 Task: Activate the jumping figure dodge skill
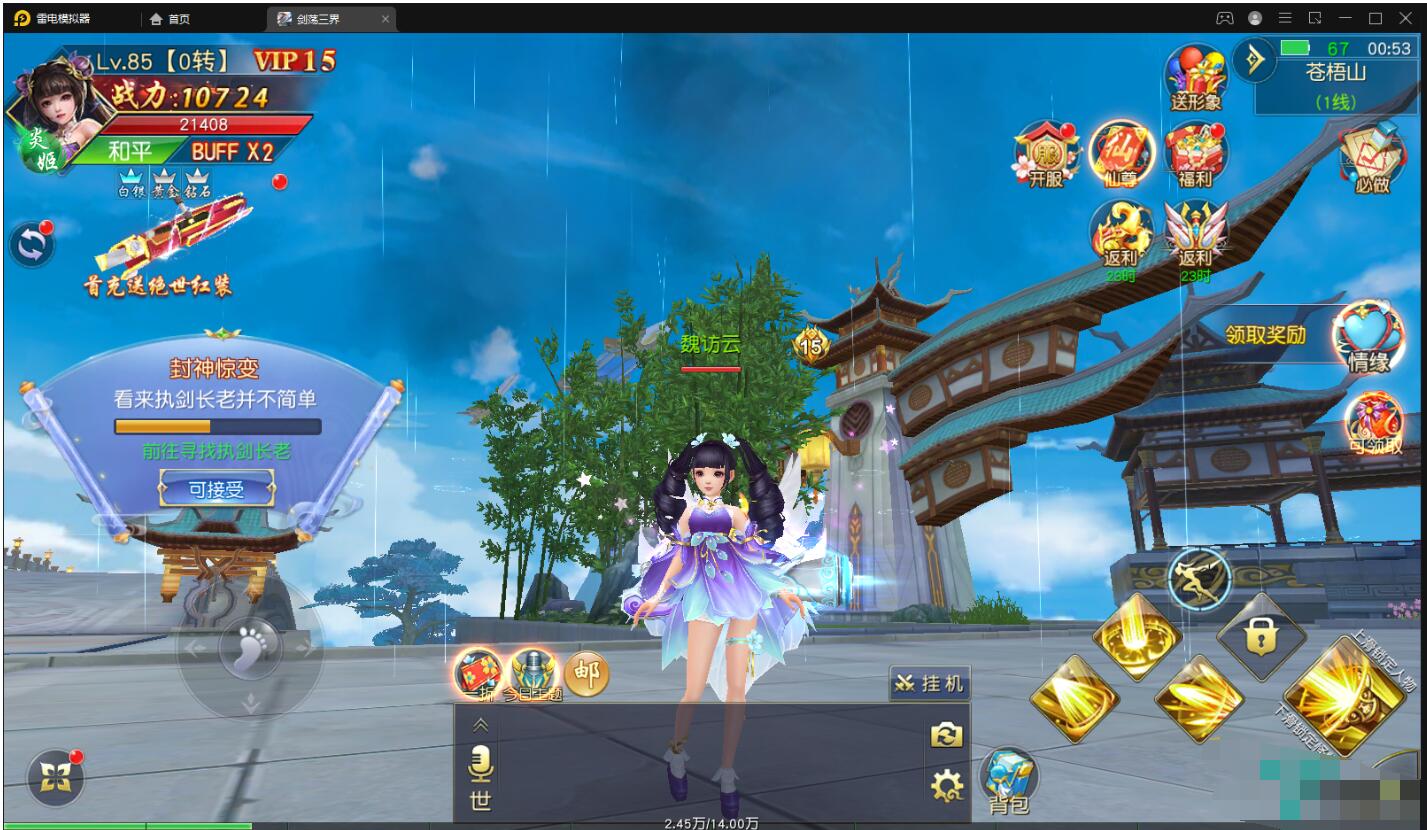tap(1198, 578)
